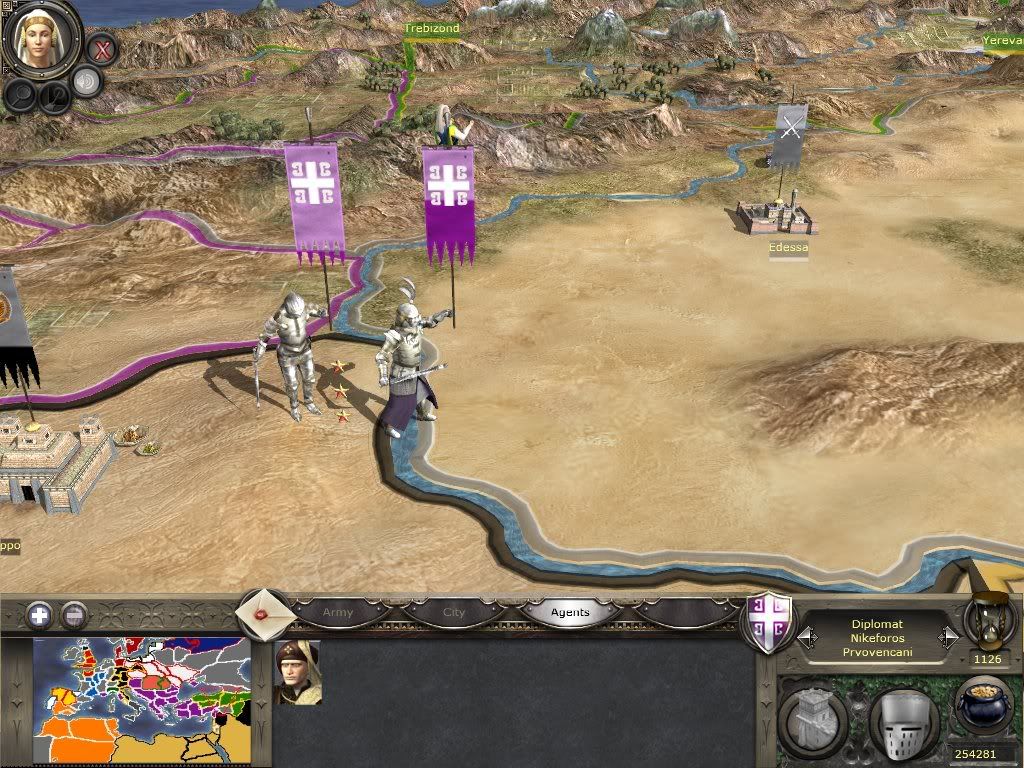Screen dimensions: 1024x768
Task: Zoom in the minimap with the plus button
Action: (39, 615)
